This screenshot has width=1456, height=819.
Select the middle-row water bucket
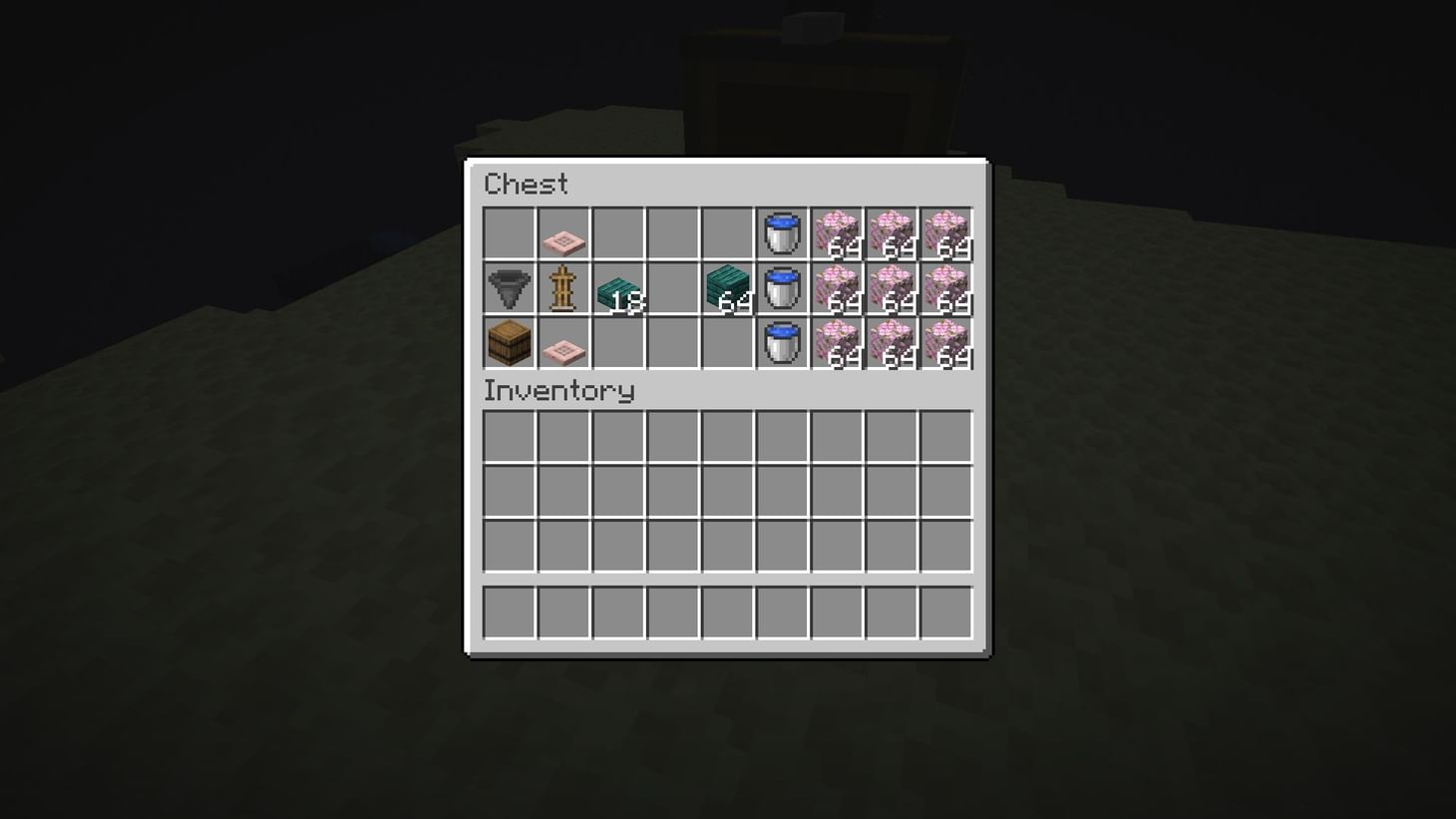[783, 289]
